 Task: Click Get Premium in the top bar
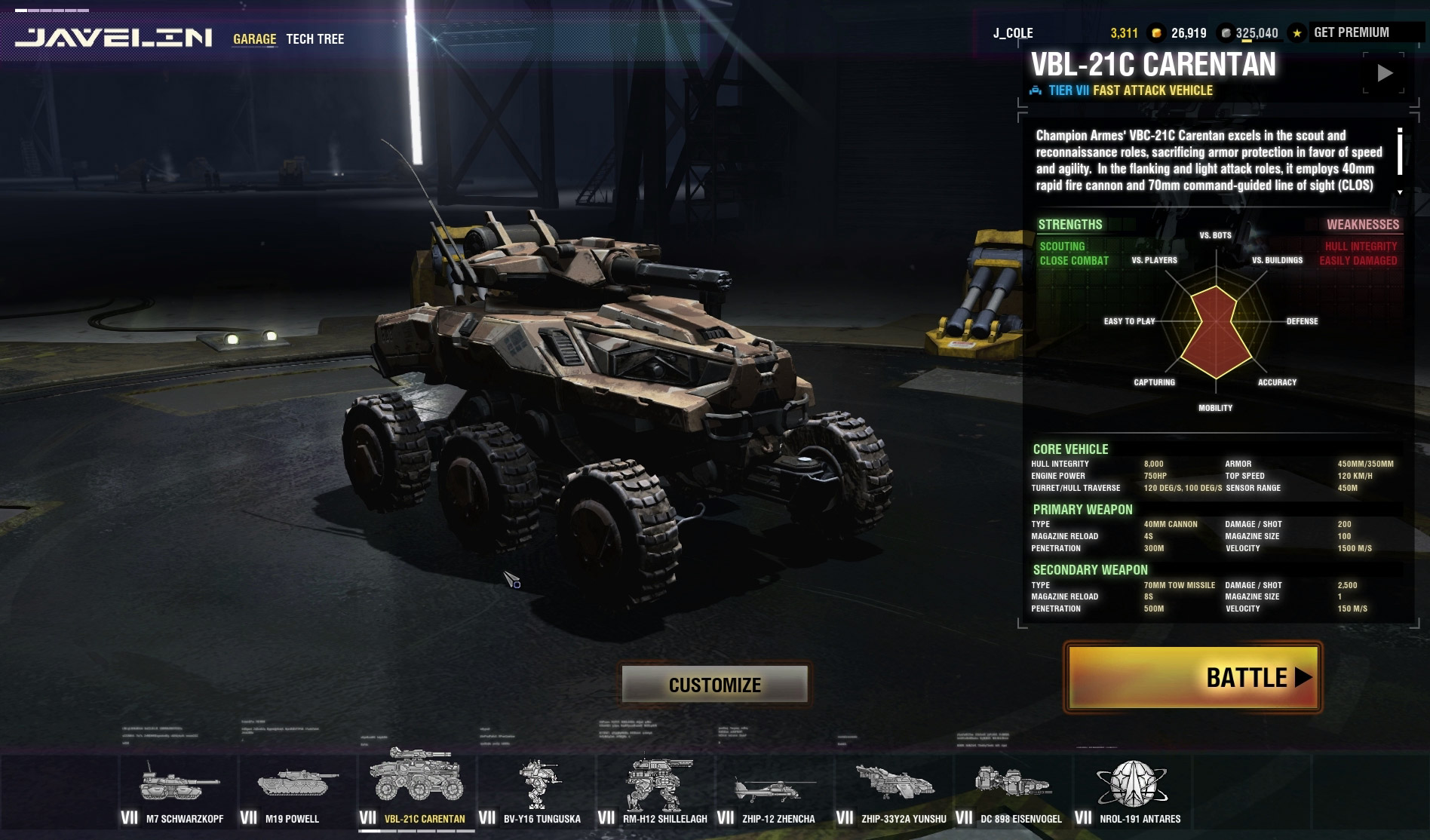1351,32
